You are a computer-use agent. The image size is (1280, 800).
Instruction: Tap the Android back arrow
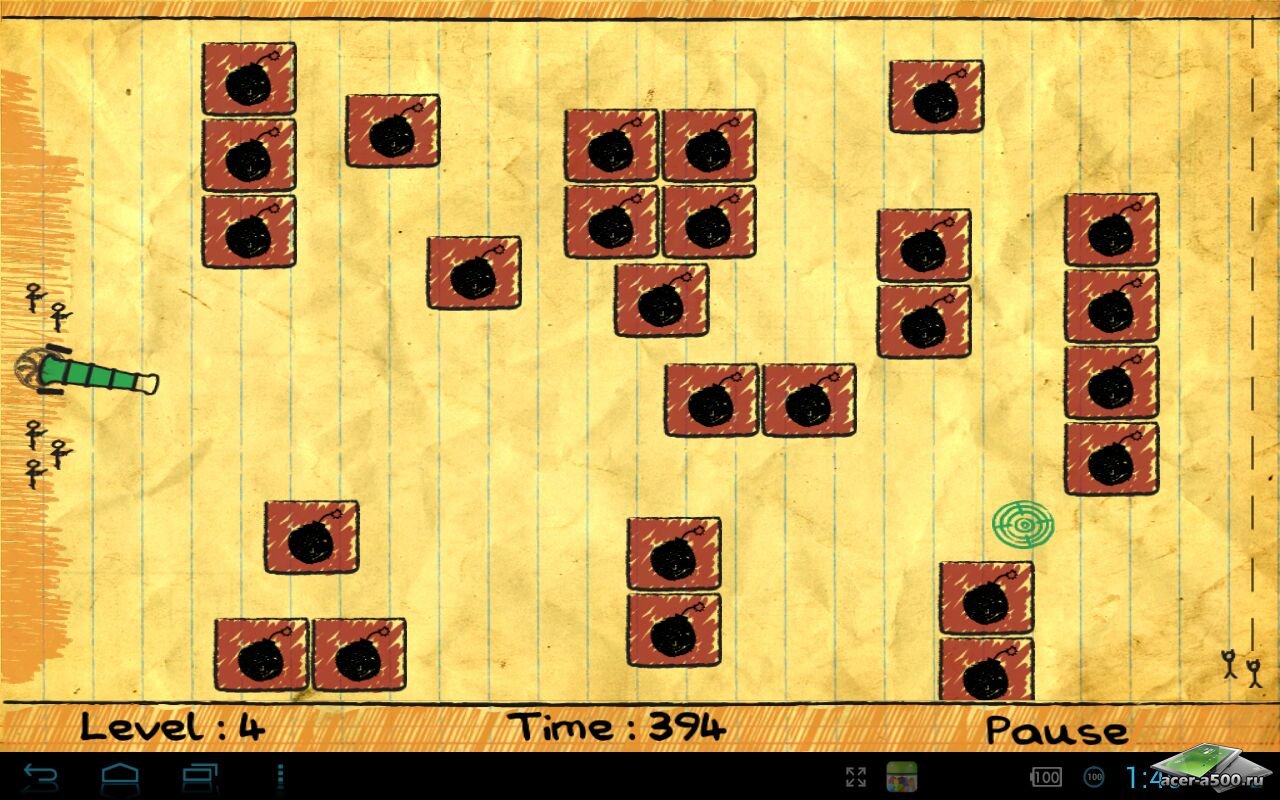41,777
